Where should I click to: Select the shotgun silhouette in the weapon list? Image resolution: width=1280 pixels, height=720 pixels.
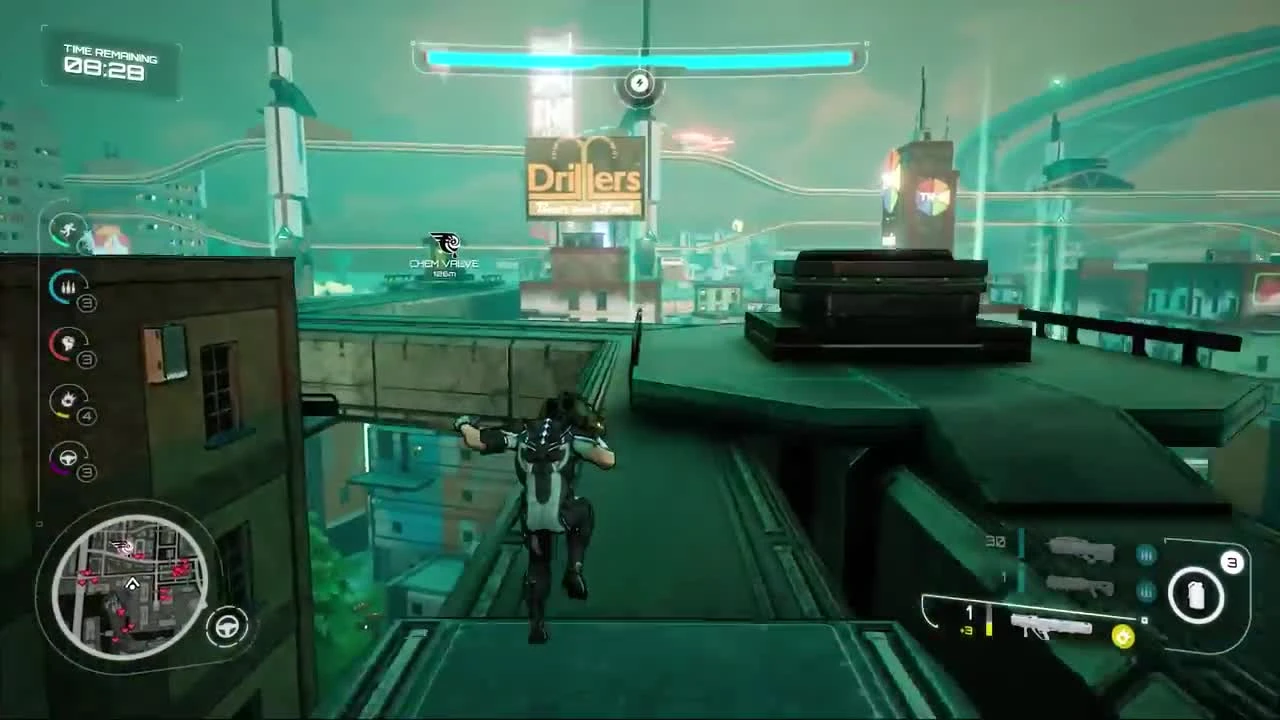click(1080, 587)
